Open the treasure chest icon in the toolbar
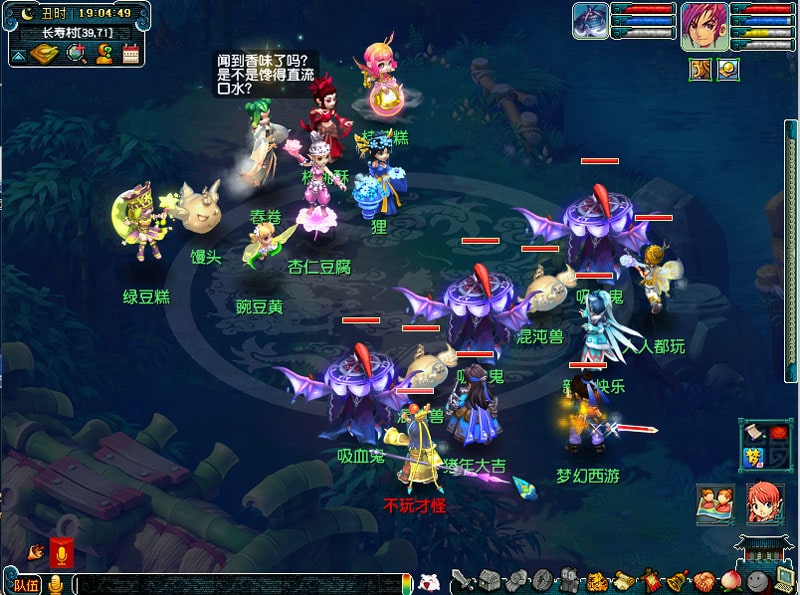The height and width of the screenshot is (595, 800). [488, 580]
